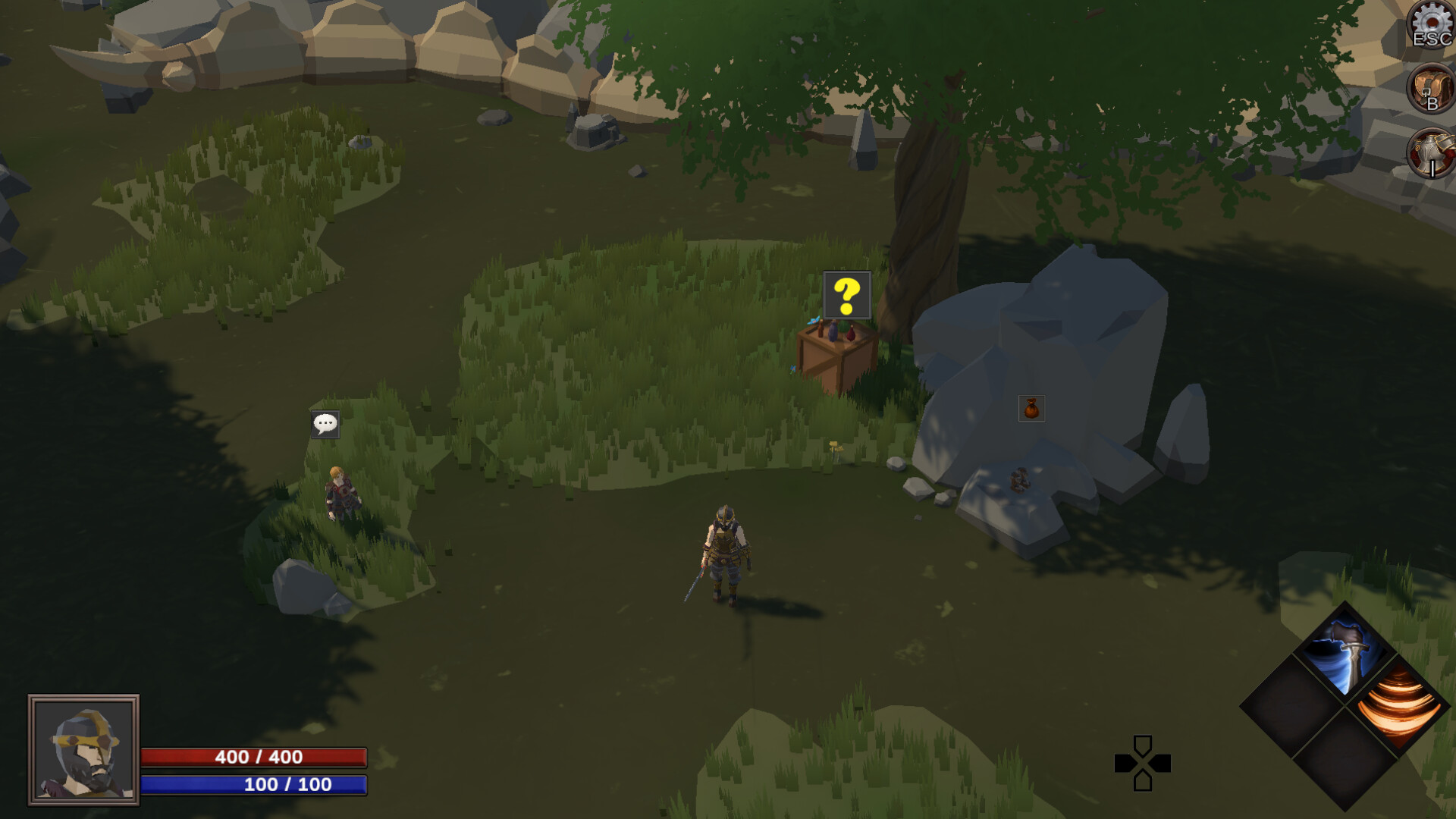Viewport: 1456px width, 819px height.
Task: Click the NPC standing in the tall grass
Action: [x=341, y=493]
